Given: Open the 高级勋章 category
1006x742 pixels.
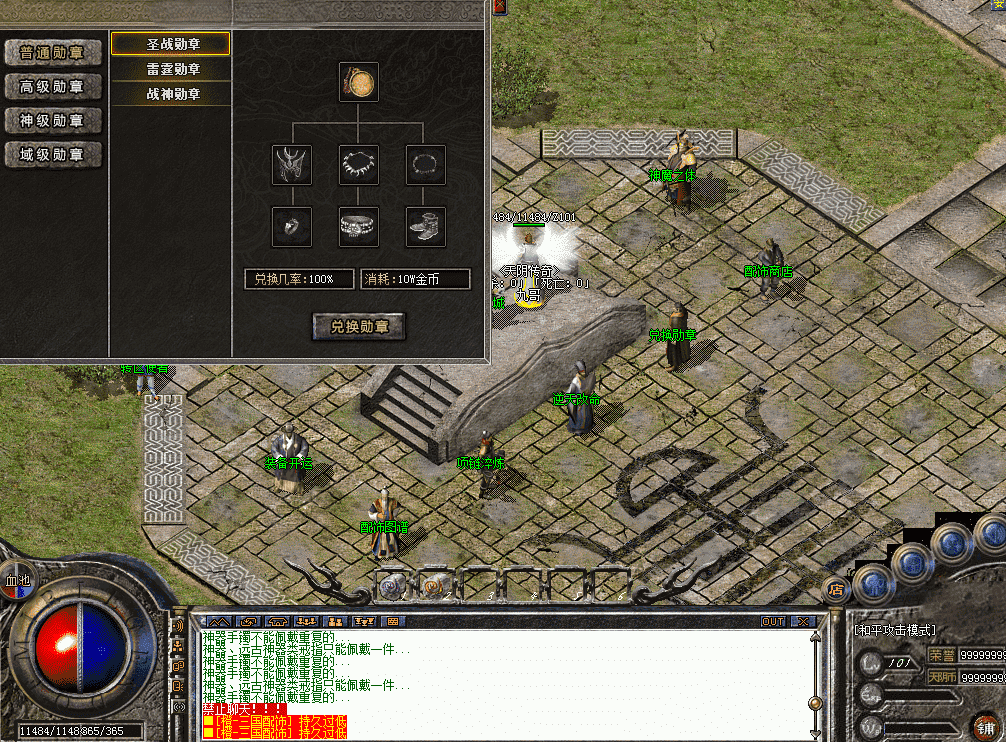Looking at the screenshot, I should [53, 87].
